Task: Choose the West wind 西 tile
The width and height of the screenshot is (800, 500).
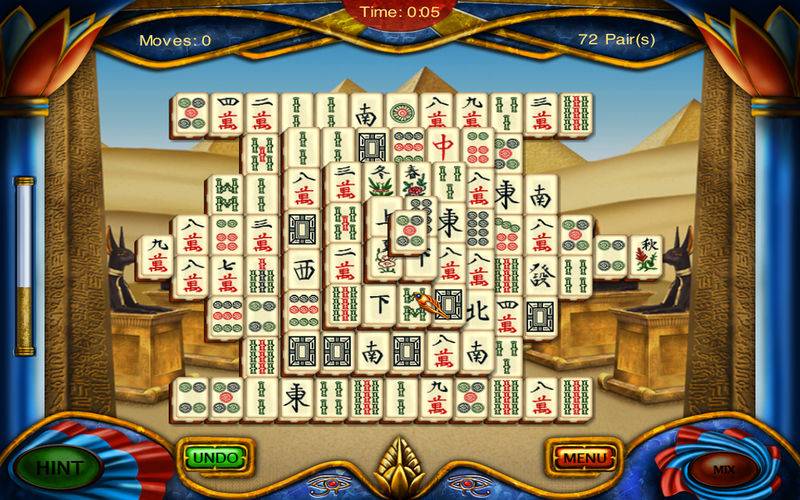Action: point(304,270)
